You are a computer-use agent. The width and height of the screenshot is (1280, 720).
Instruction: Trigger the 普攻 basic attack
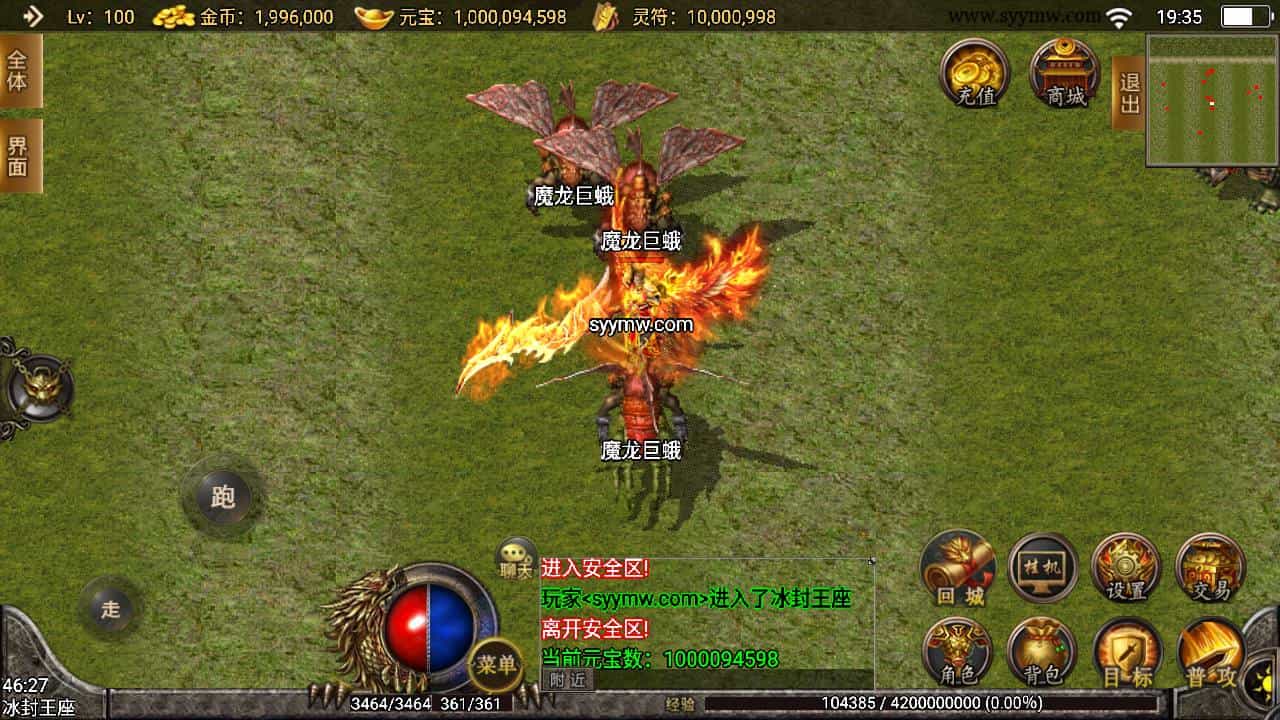(1210, 652)
